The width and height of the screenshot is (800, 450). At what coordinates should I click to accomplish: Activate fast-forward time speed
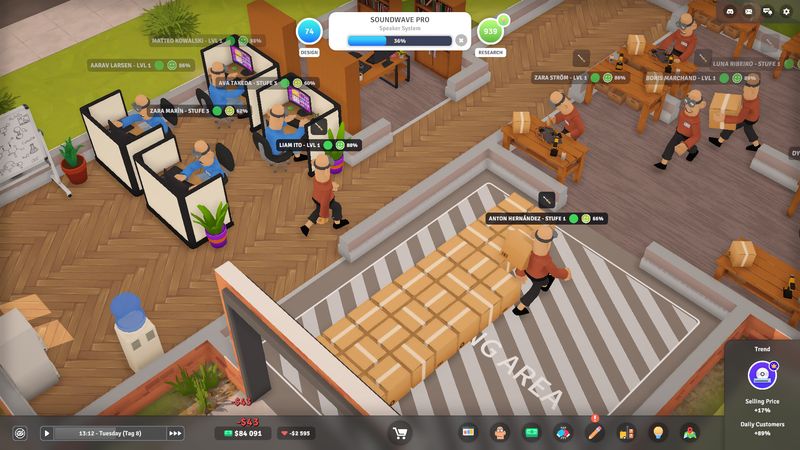(x=176, y=433)
